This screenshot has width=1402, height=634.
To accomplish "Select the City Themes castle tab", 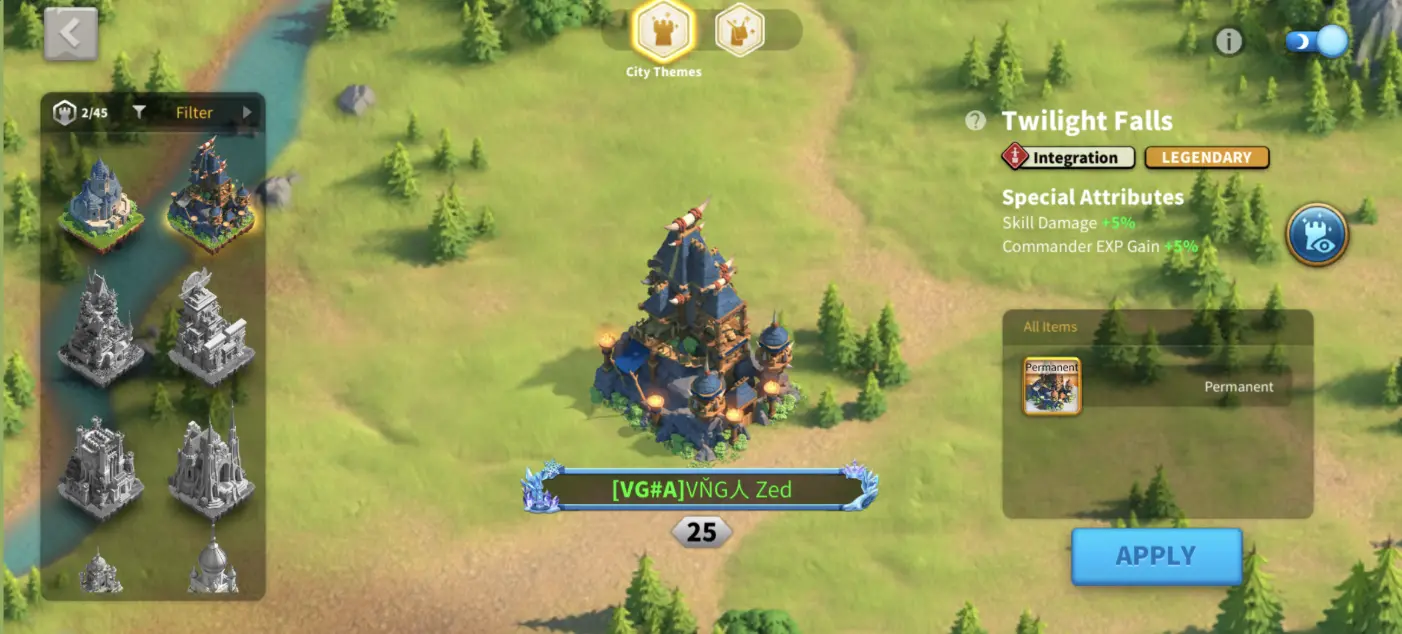I will 661,31.
